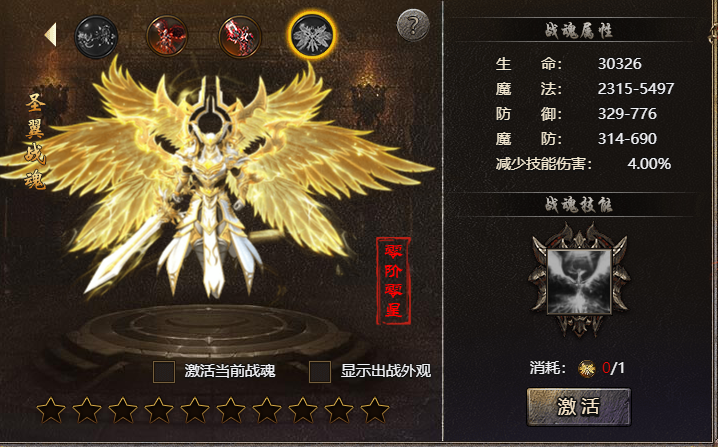718x447 pixels.
Task: Select the highlighted winged battle soul icon
Action: coord(312,36)
